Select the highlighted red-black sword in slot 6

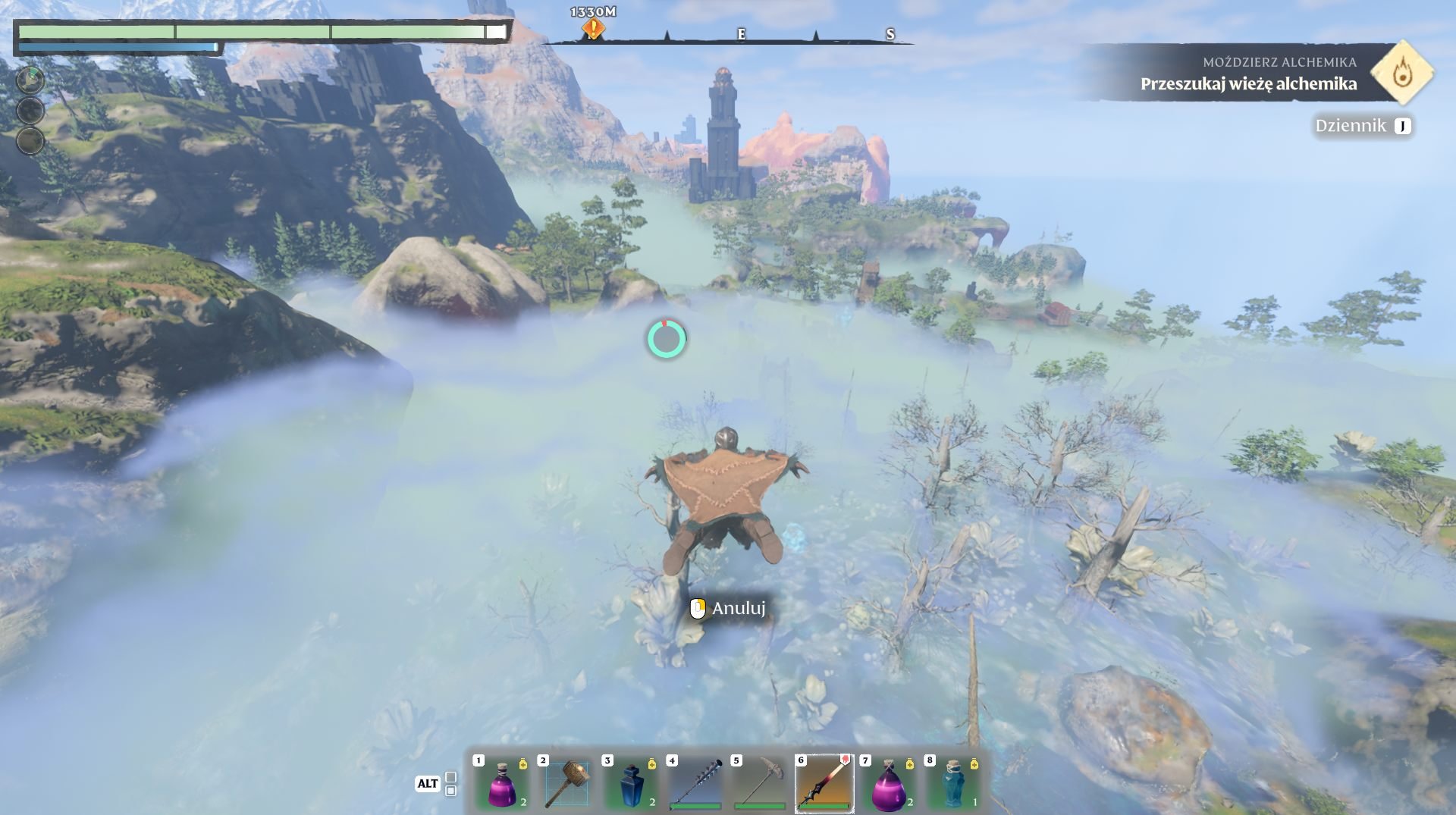click(x=824, y=783)
